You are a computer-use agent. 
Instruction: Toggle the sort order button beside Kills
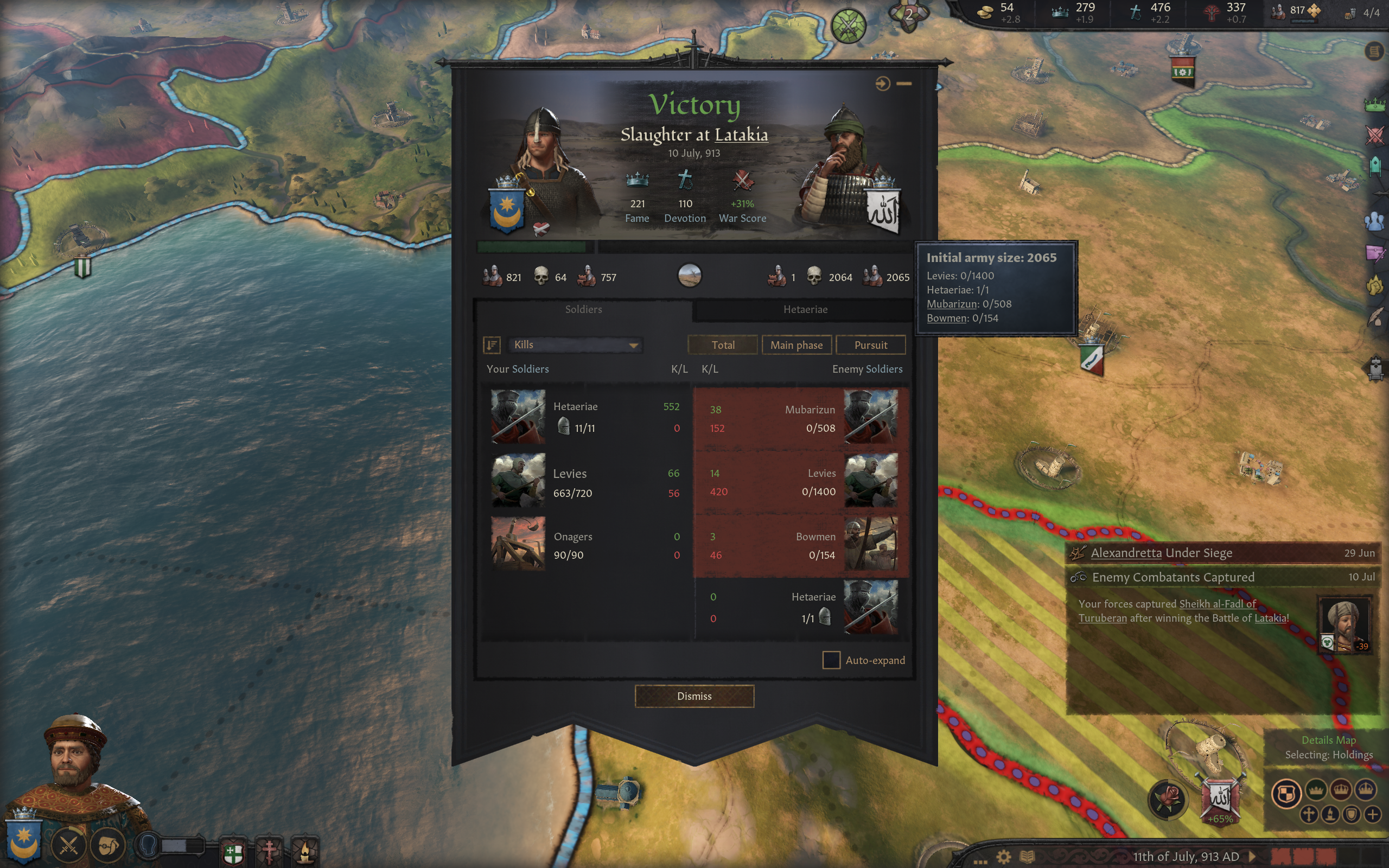tap(492, 344)
